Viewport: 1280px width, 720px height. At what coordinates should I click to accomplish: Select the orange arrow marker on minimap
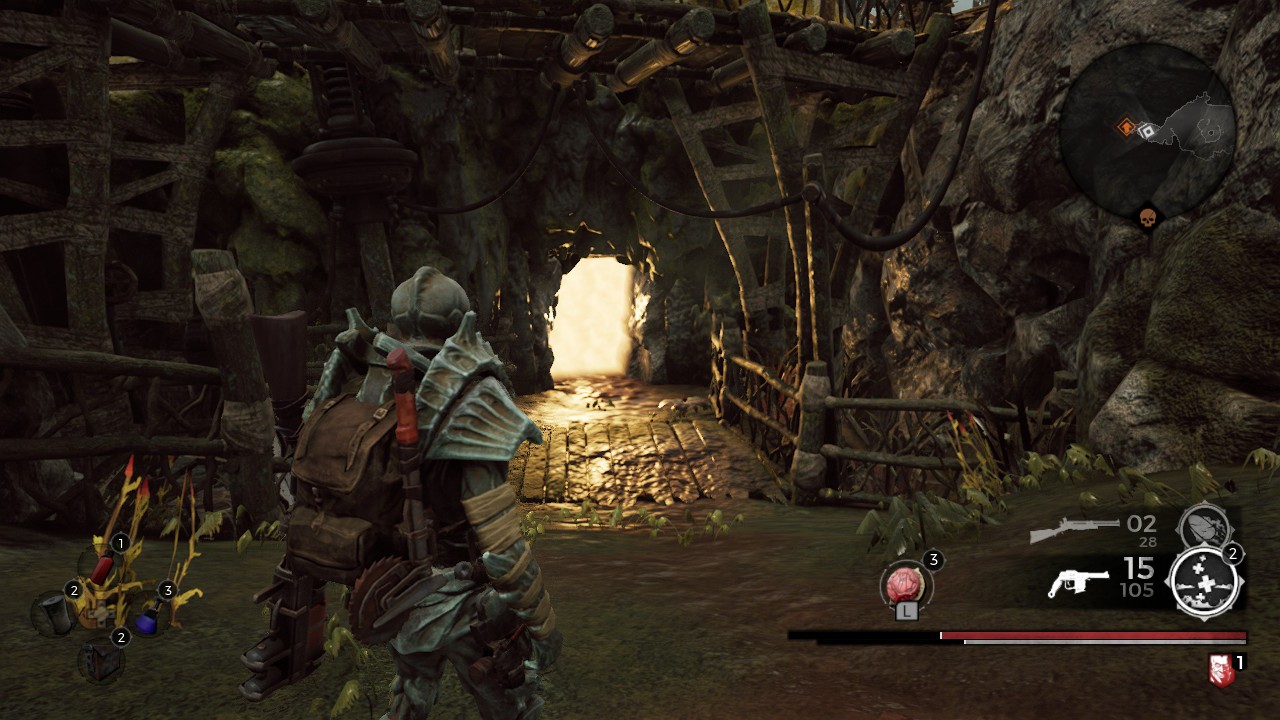pyautogui.click(x=1127, y=127)
